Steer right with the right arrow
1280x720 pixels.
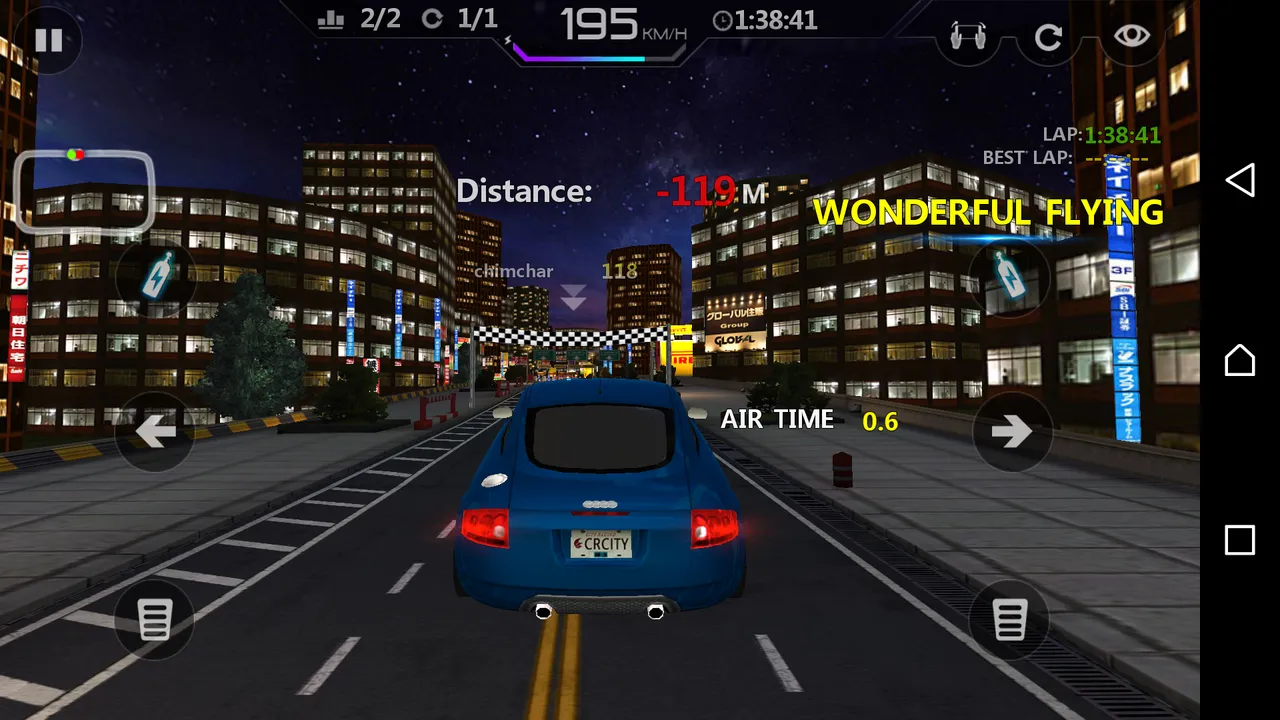1011,432
